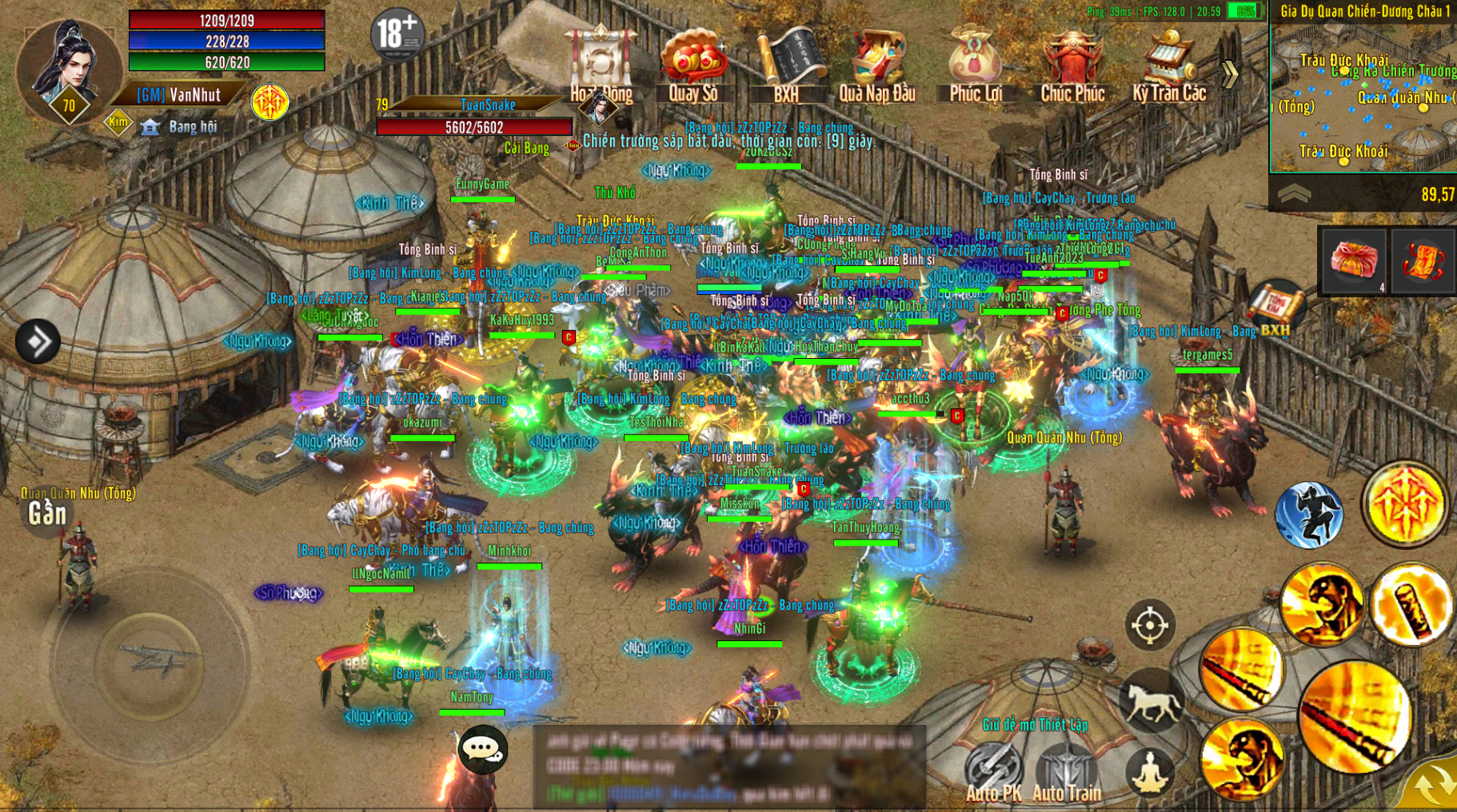Open the Kỳ Trân Các shop
The image size is (1457, 812).
1168,66
